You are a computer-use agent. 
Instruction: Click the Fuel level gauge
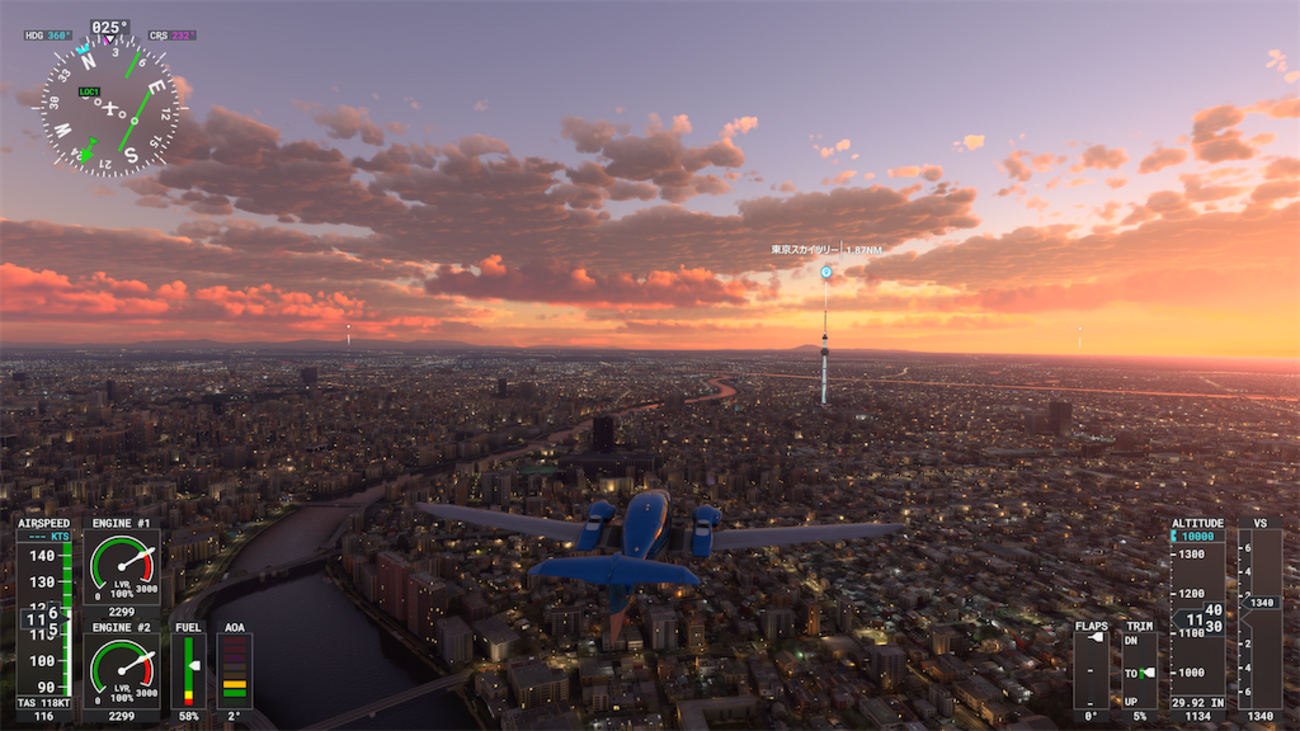click(188, 668)
